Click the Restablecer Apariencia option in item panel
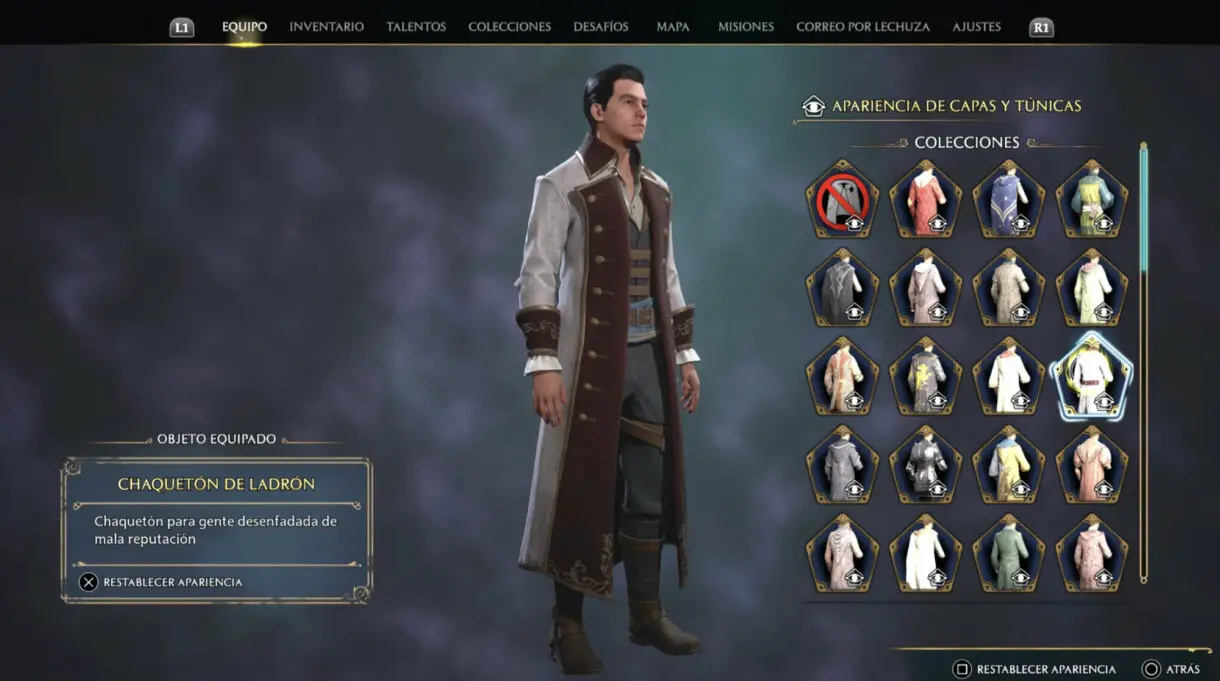1220x681 pixels. click(162, 582)
